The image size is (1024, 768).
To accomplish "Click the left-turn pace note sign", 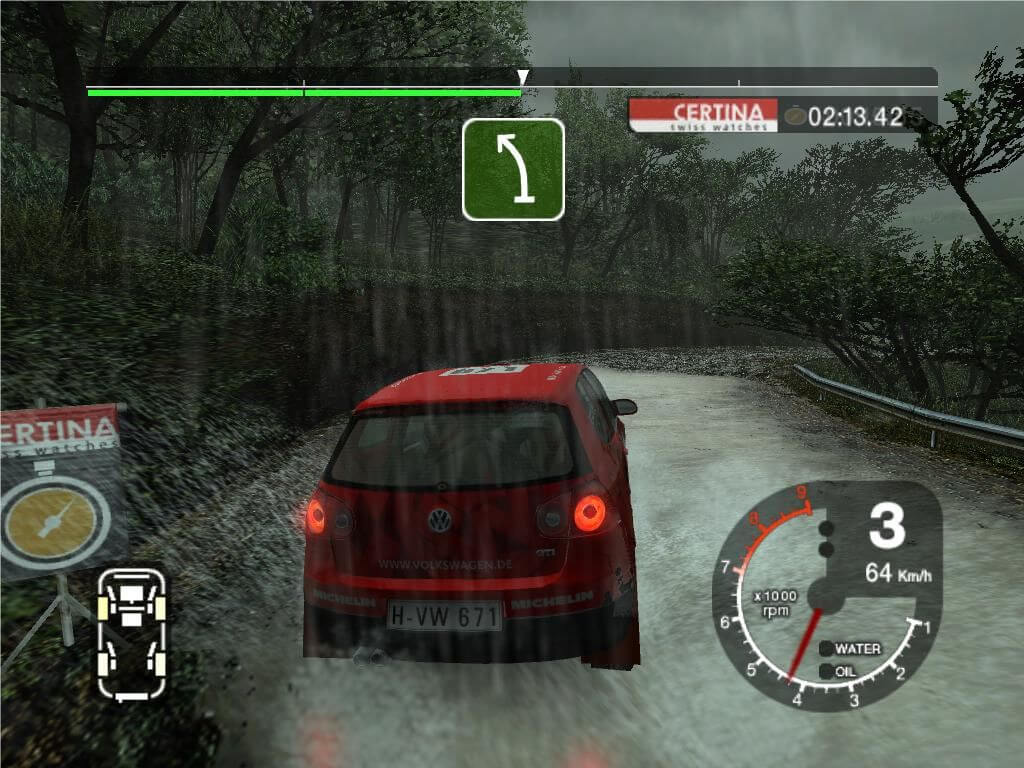I will [513, 169].
